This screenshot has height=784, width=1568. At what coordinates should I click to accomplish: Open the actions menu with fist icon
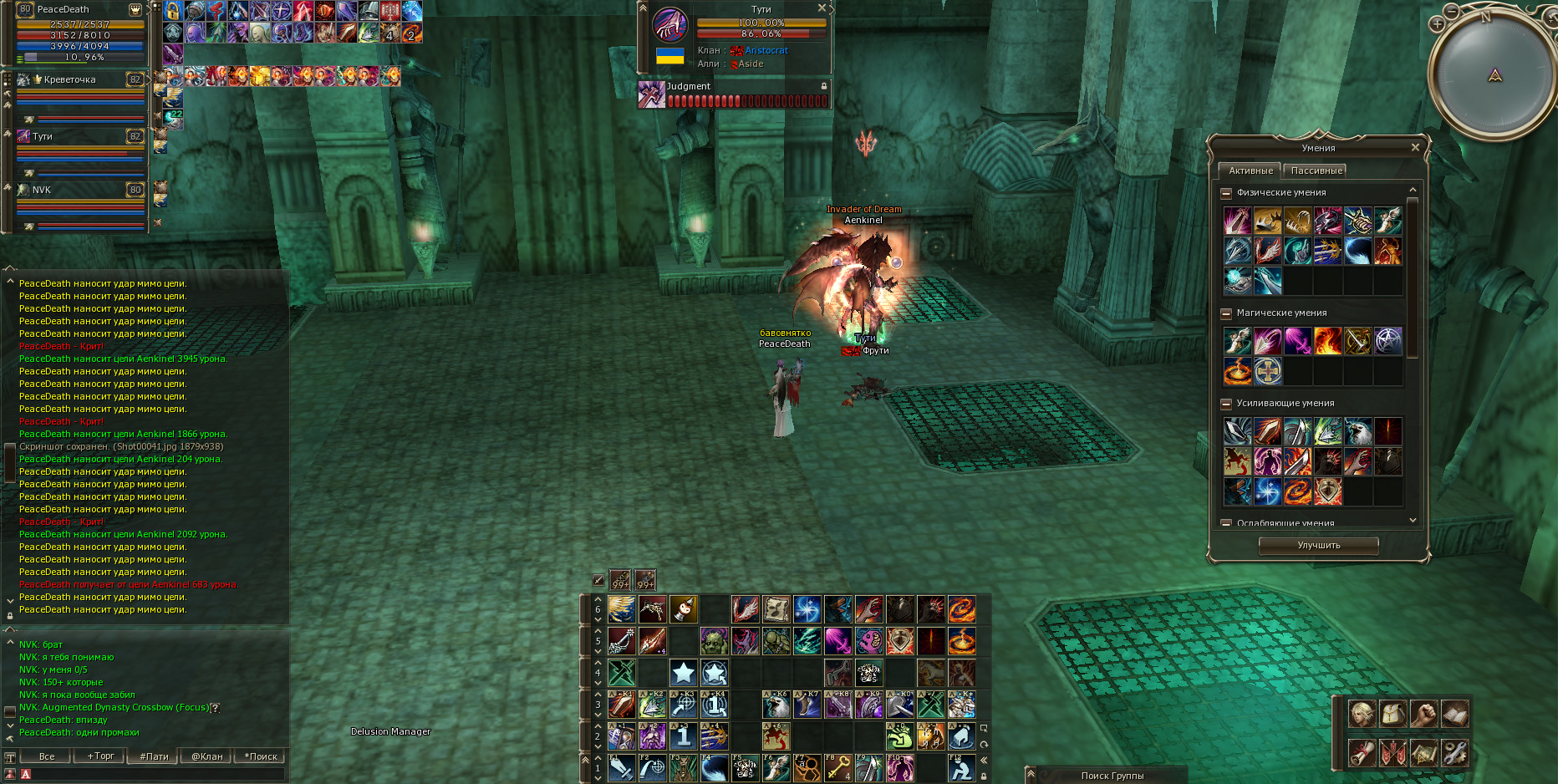(1423, 714)
